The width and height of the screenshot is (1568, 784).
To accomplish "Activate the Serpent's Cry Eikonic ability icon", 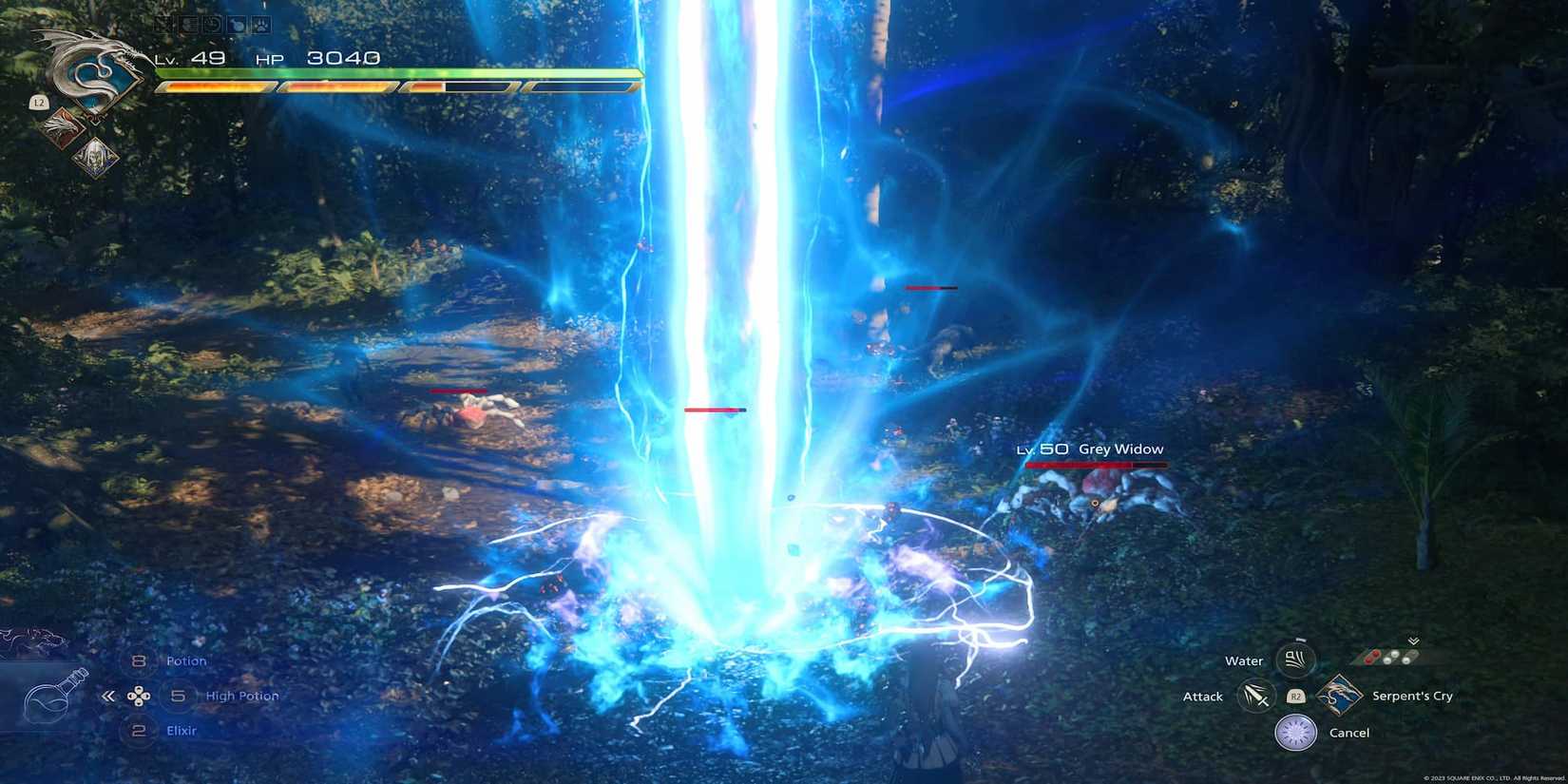I will pos(1340,695).
